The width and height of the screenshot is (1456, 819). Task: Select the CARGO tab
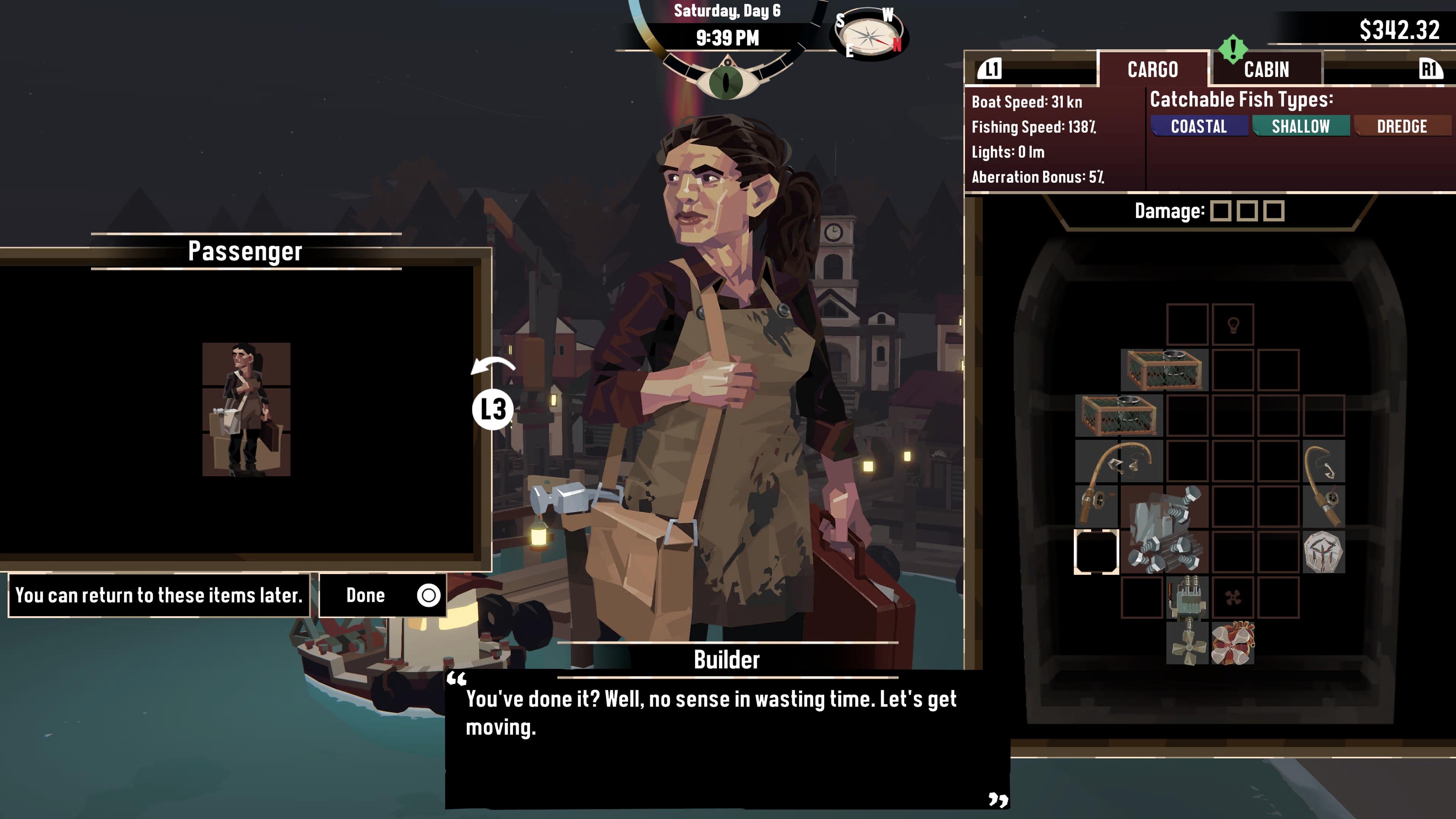(x=1153, y=69)
